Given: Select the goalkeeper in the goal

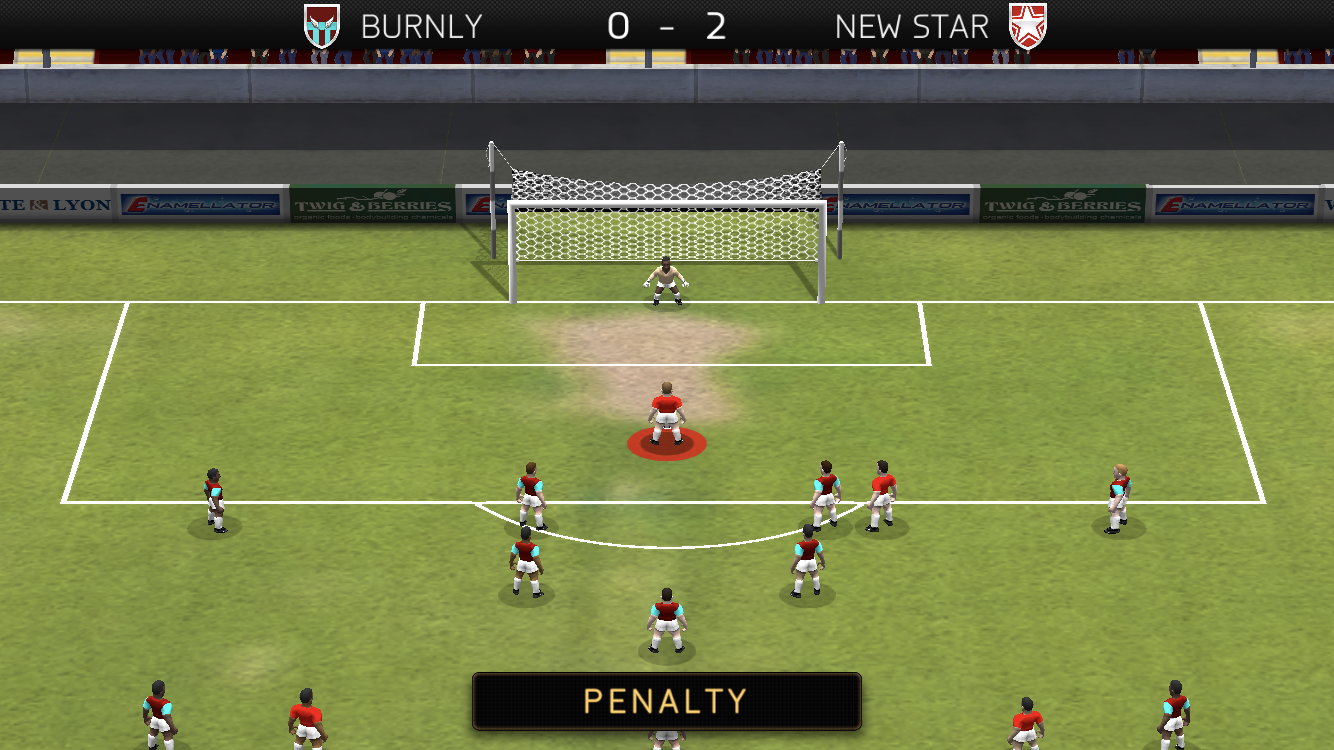Looking at the screenshot, I should point(664,280).
